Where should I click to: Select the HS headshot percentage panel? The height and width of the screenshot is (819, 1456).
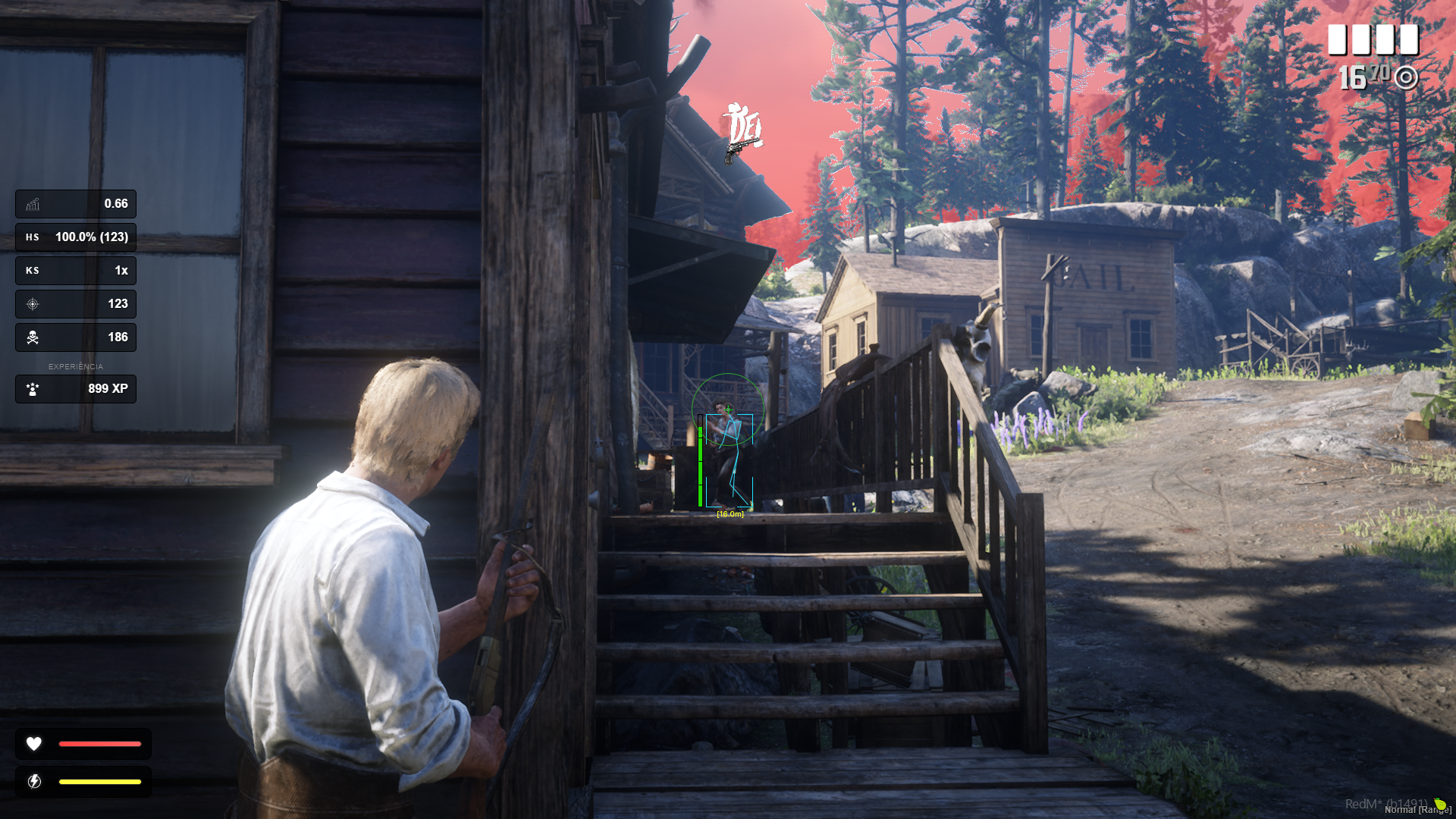coord(76,237)
